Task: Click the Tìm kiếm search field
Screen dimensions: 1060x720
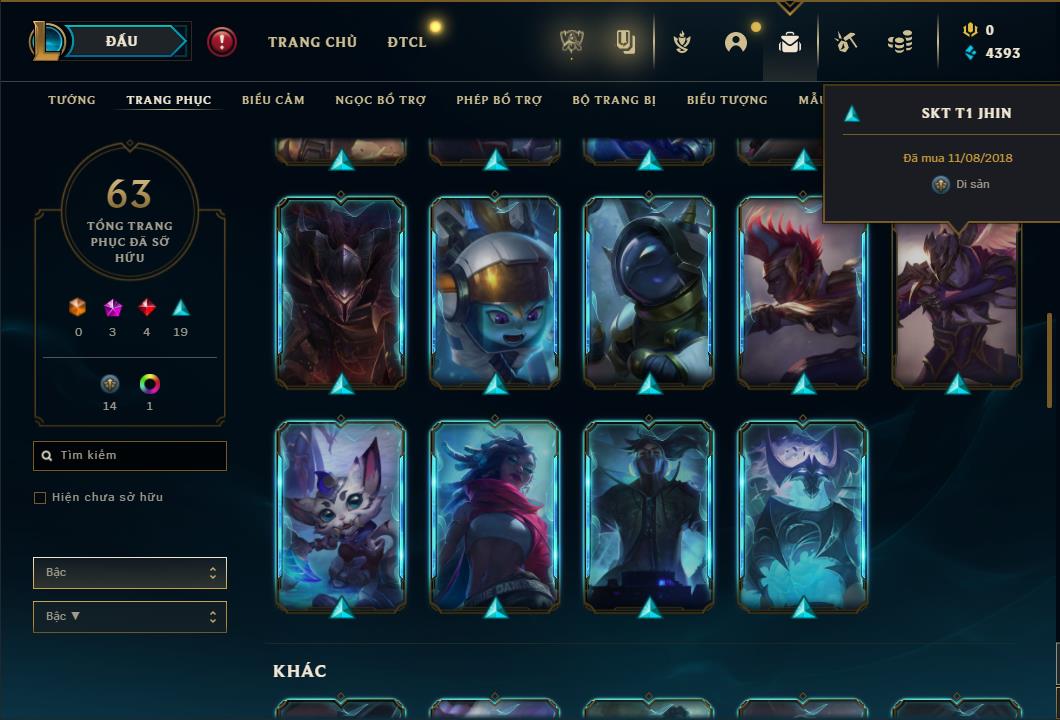Action: click(x=130, y=456)
